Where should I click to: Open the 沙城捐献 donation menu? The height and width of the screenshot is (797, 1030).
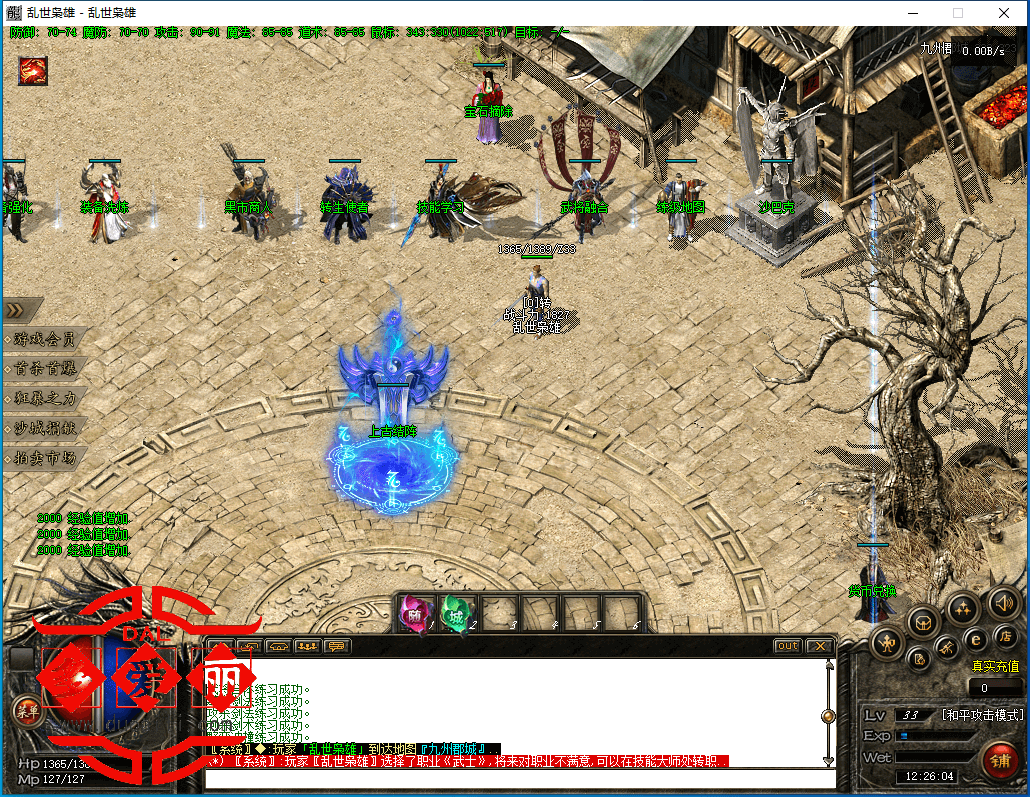click(x=45, y=428)
